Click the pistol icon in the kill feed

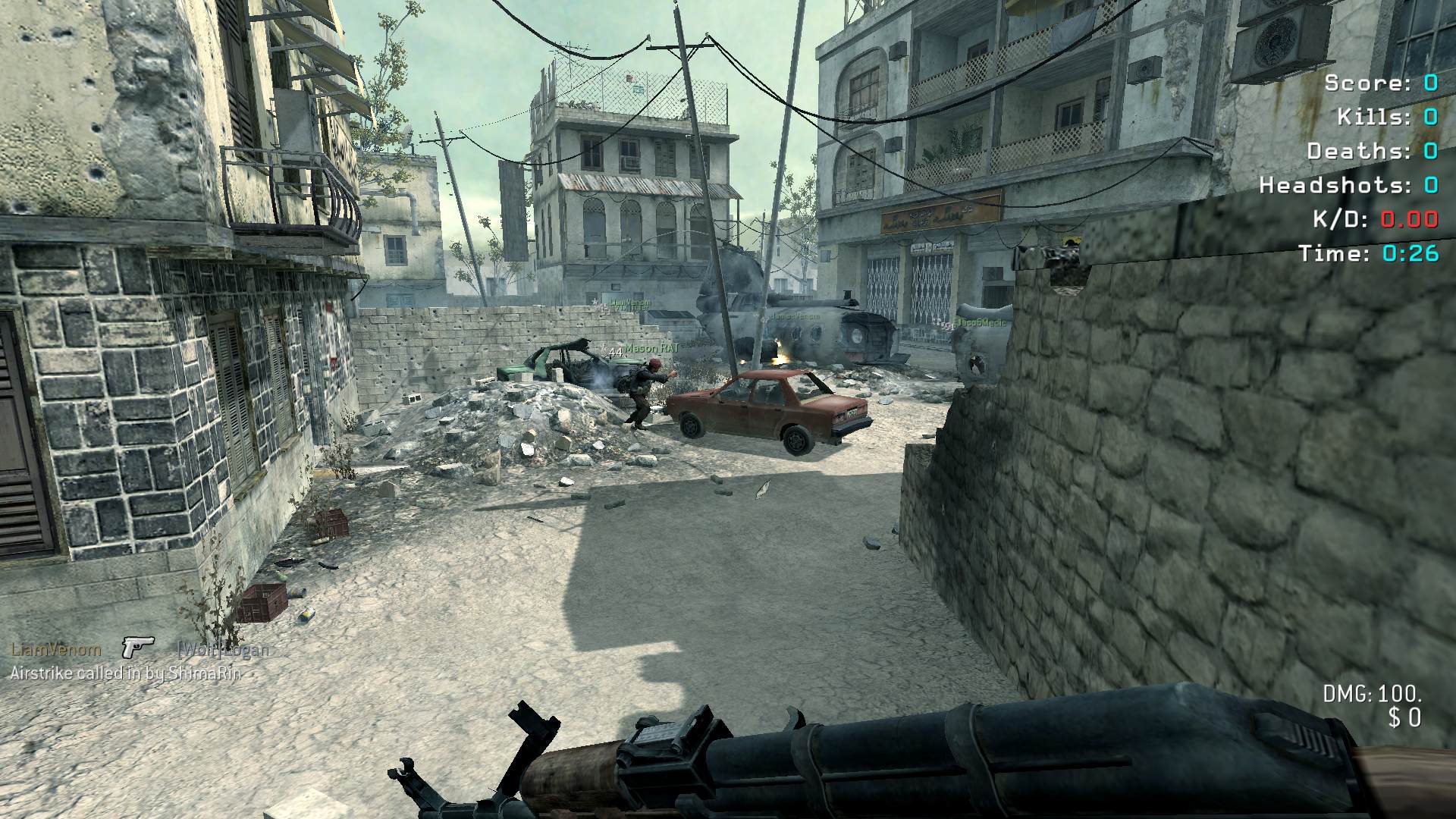(138, 647)
